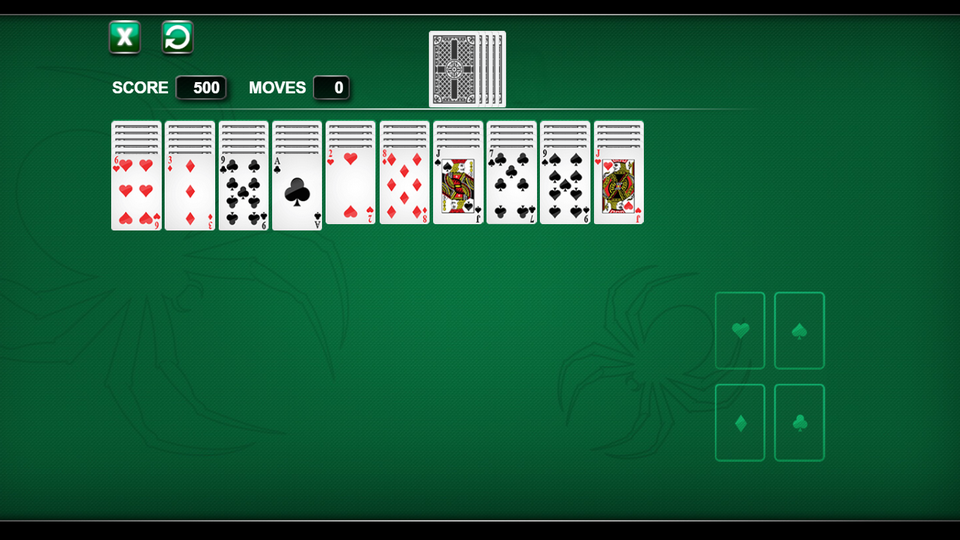Select the nine of spades card

click(x=565, y=188)
